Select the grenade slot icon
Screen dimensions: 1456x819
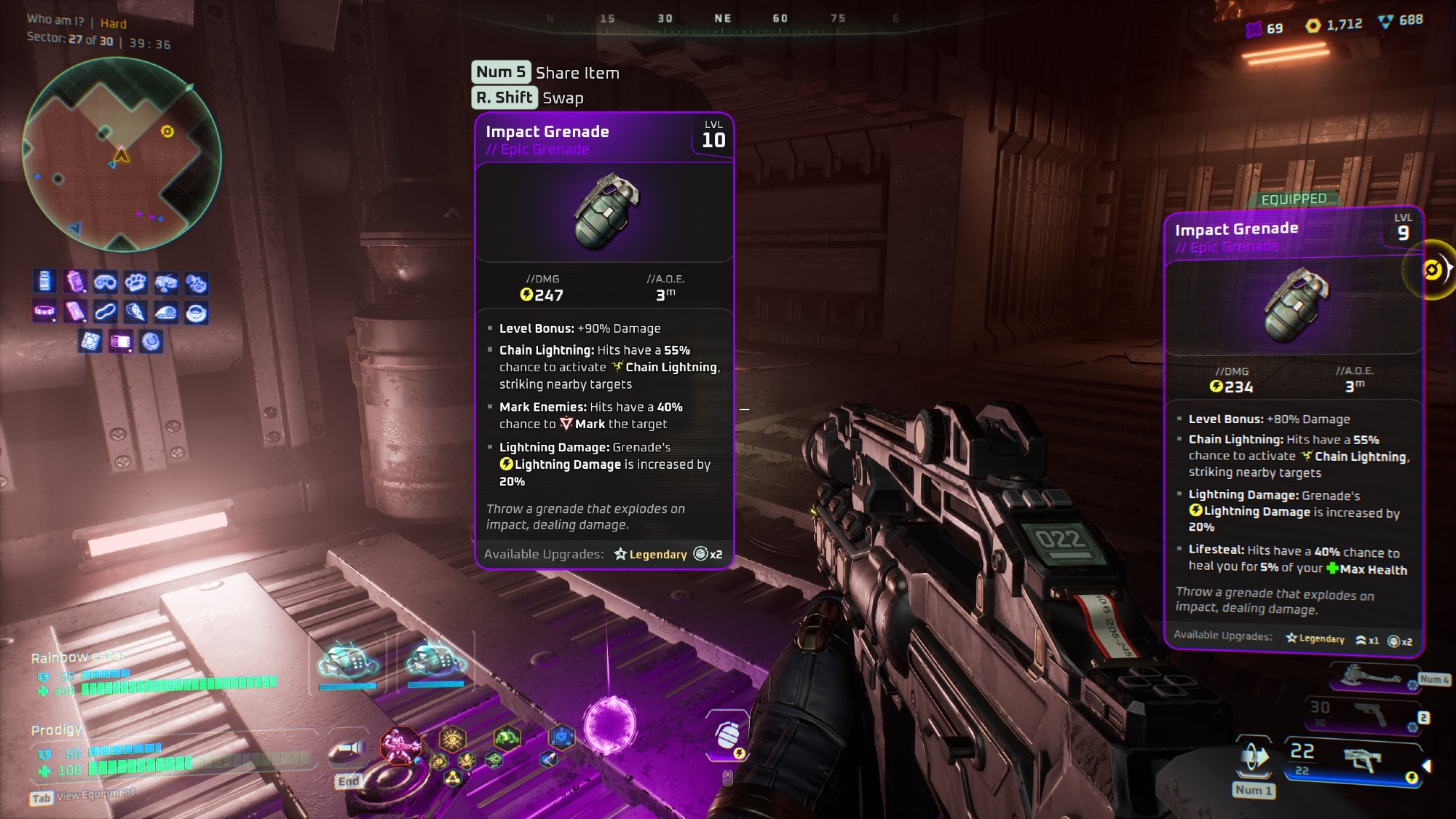pos(727,736)
